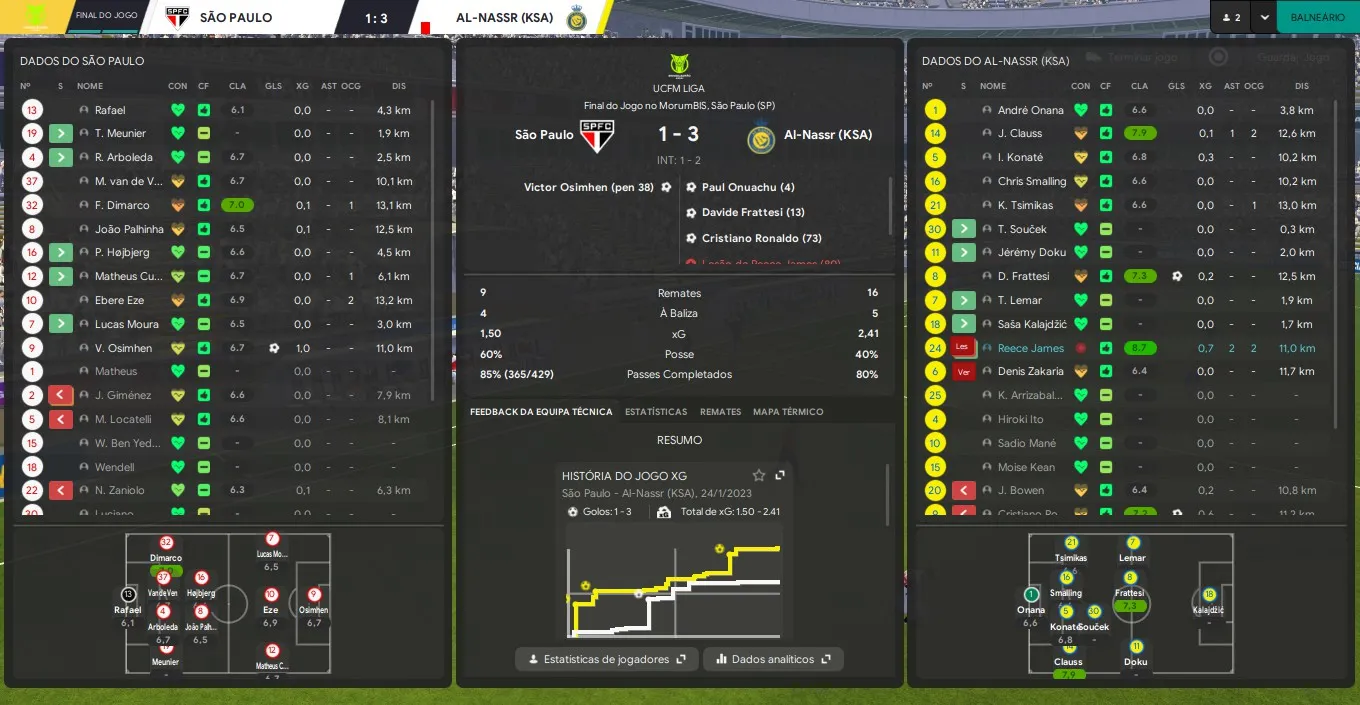This screenshot has width=1360, height=705.
Task: Select André Onana player row
Action: tap(1030, 110)
